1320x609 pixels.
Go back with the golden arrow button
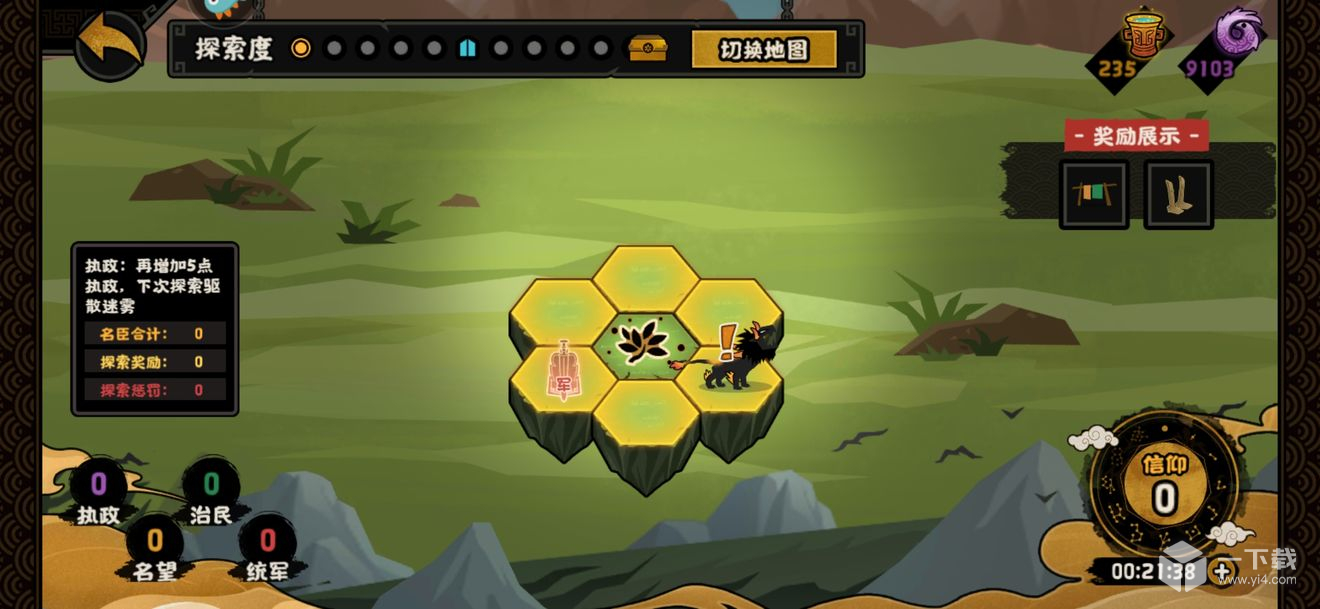point(109,43)
